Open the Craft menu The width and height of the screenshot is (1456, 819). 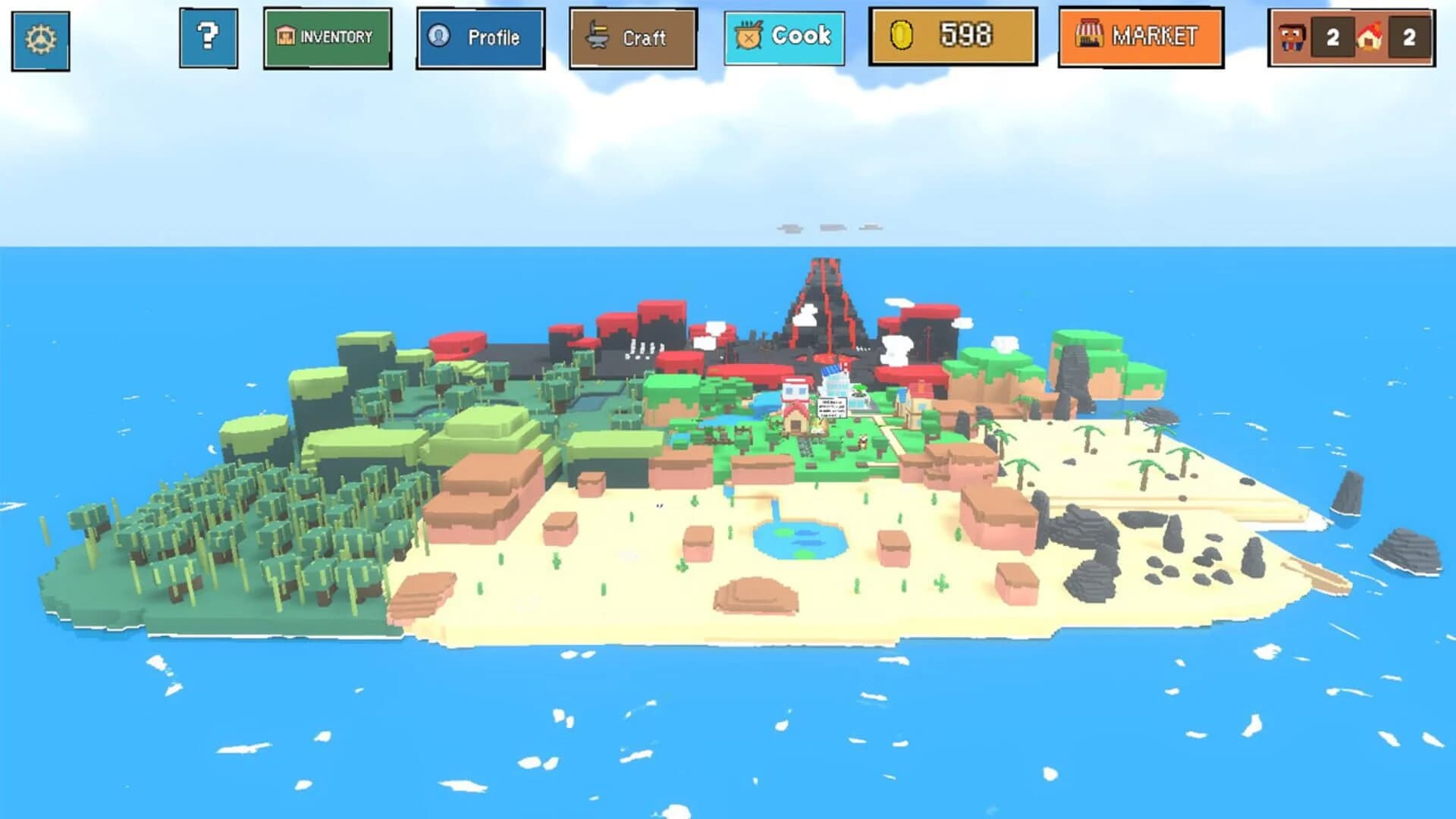point(634,35)
